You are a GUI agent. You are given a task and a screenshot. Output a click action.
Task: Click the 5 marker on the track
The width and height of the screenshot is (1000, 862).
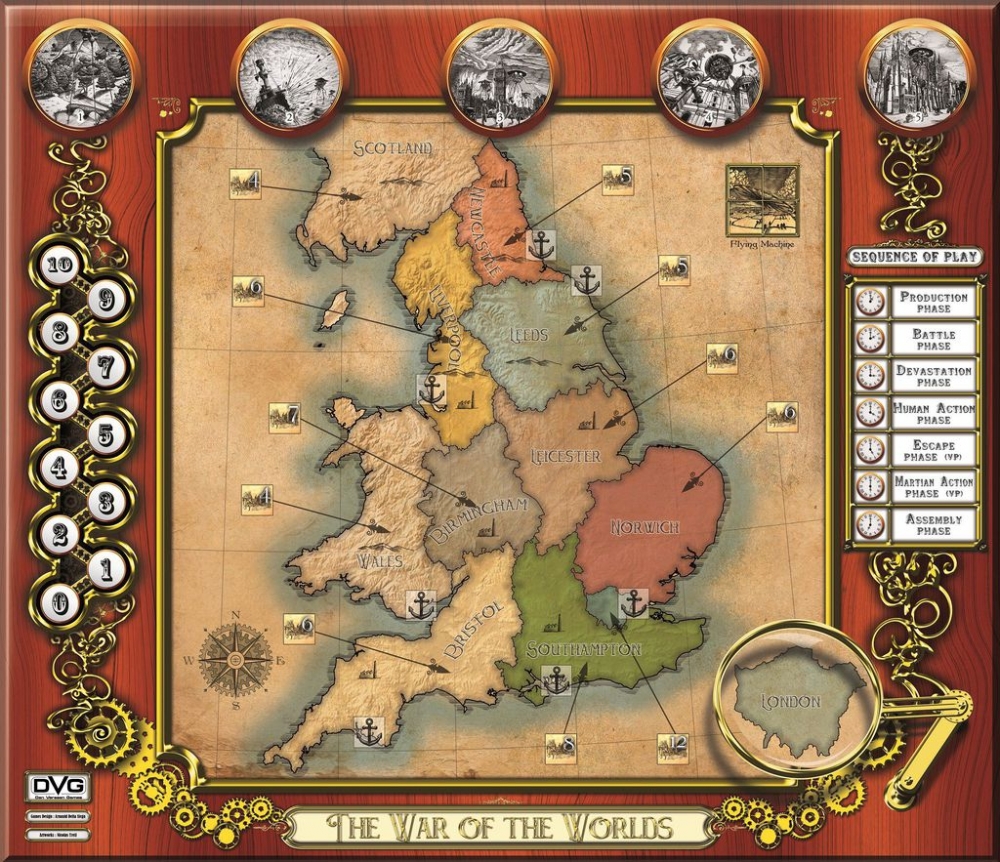point(106,434)
